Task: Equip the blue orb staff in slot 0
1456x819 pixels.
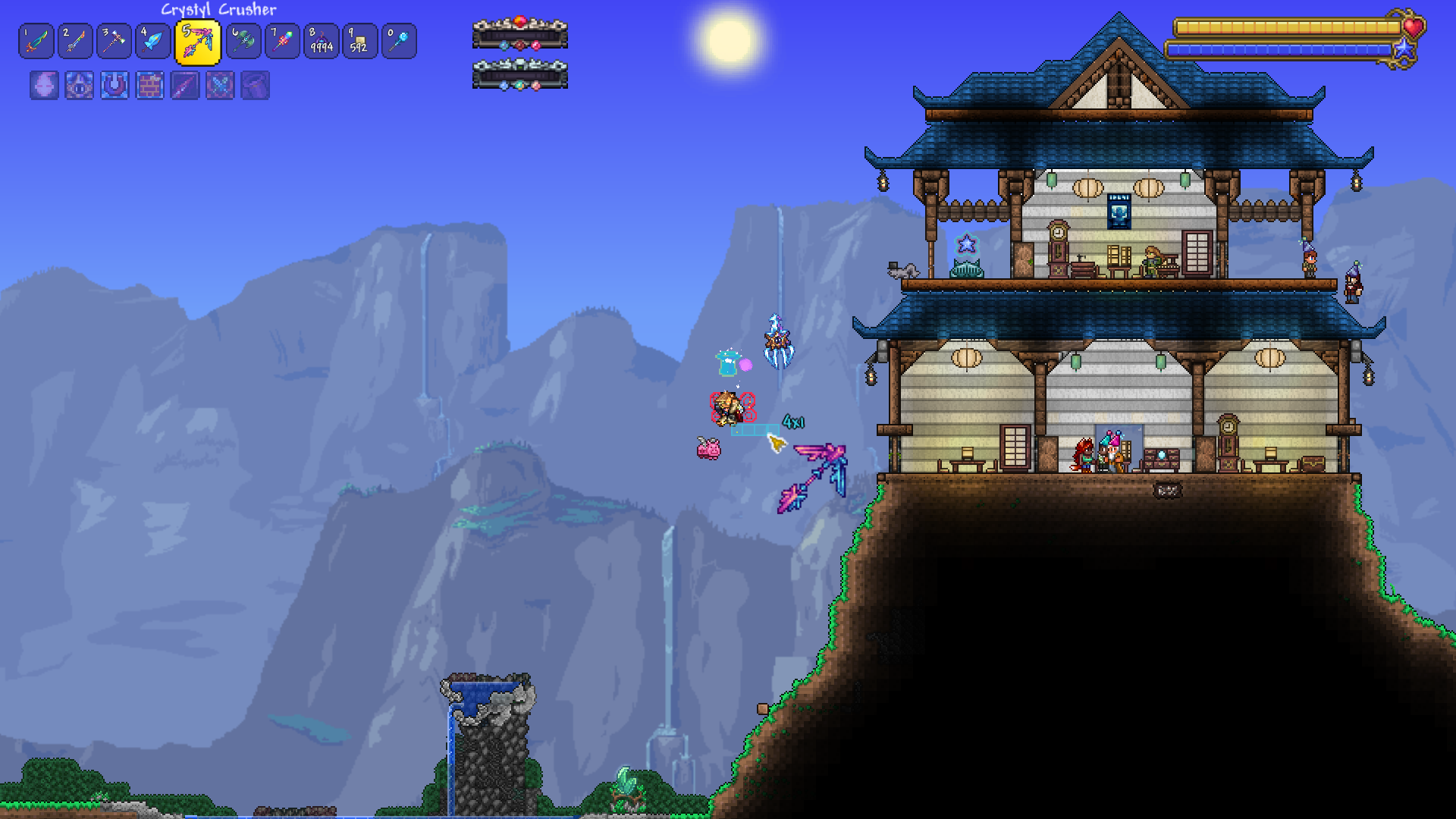Action: coord(399,41)
